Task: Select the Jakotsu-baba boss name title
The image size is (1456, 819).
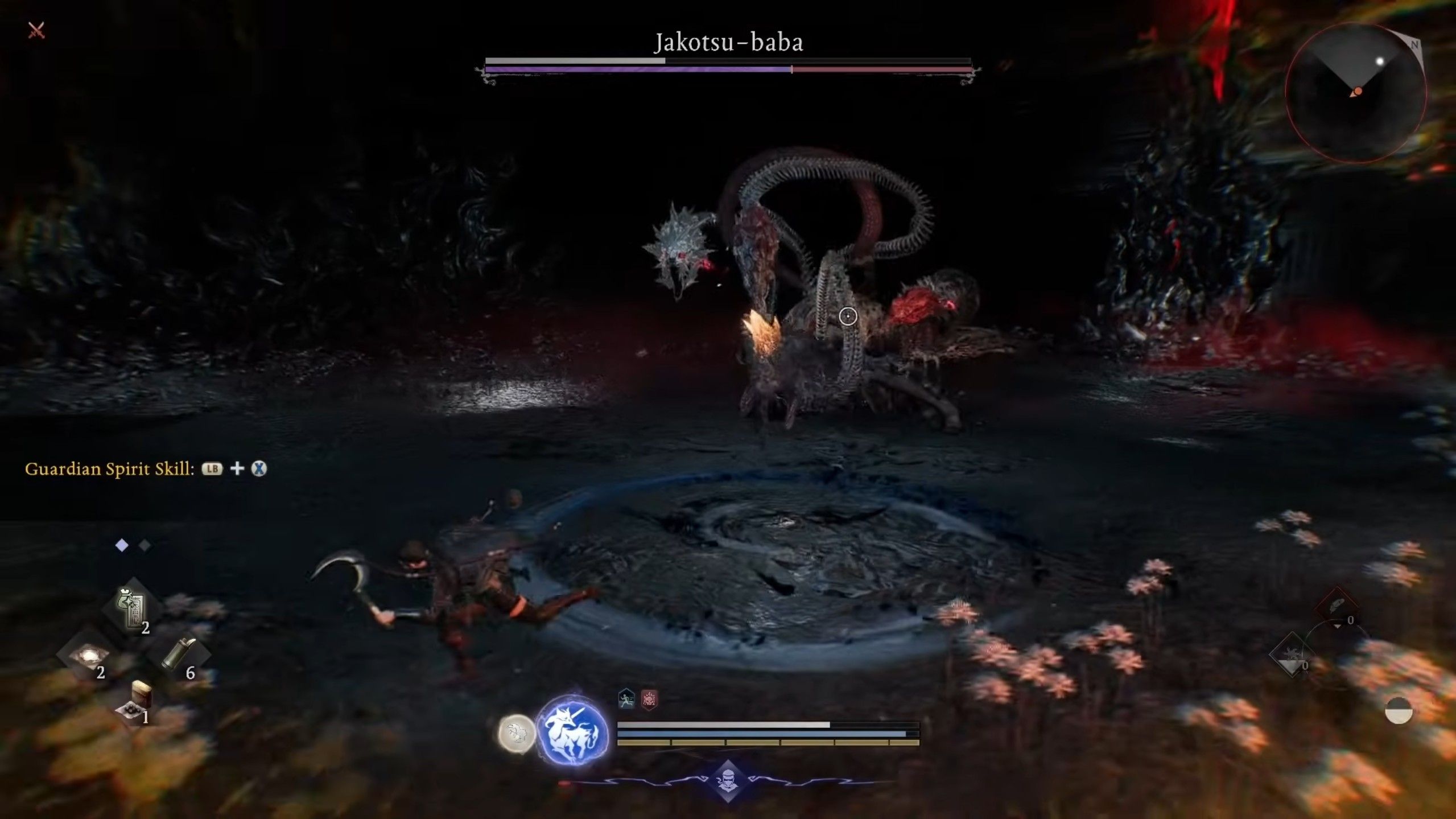Action: [x=728, y=42]
